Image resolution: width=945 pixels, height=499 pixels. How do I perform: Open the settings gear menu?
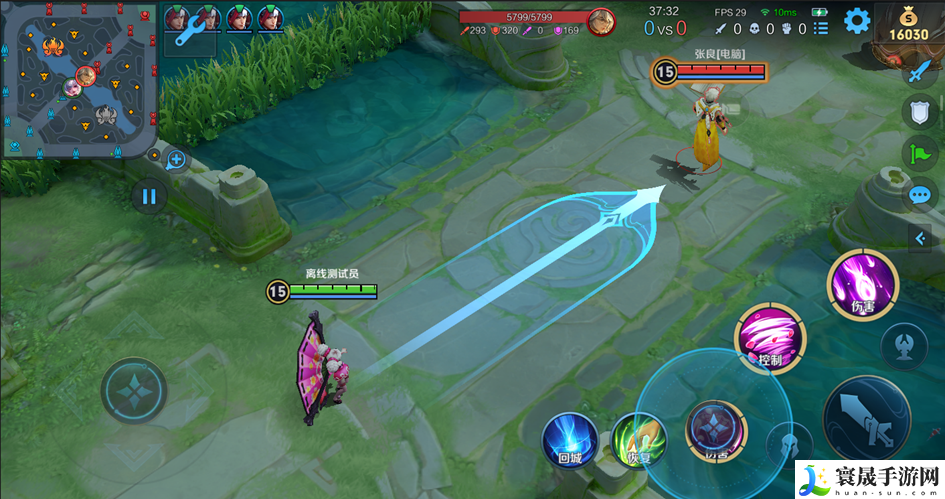click(857, 21)
